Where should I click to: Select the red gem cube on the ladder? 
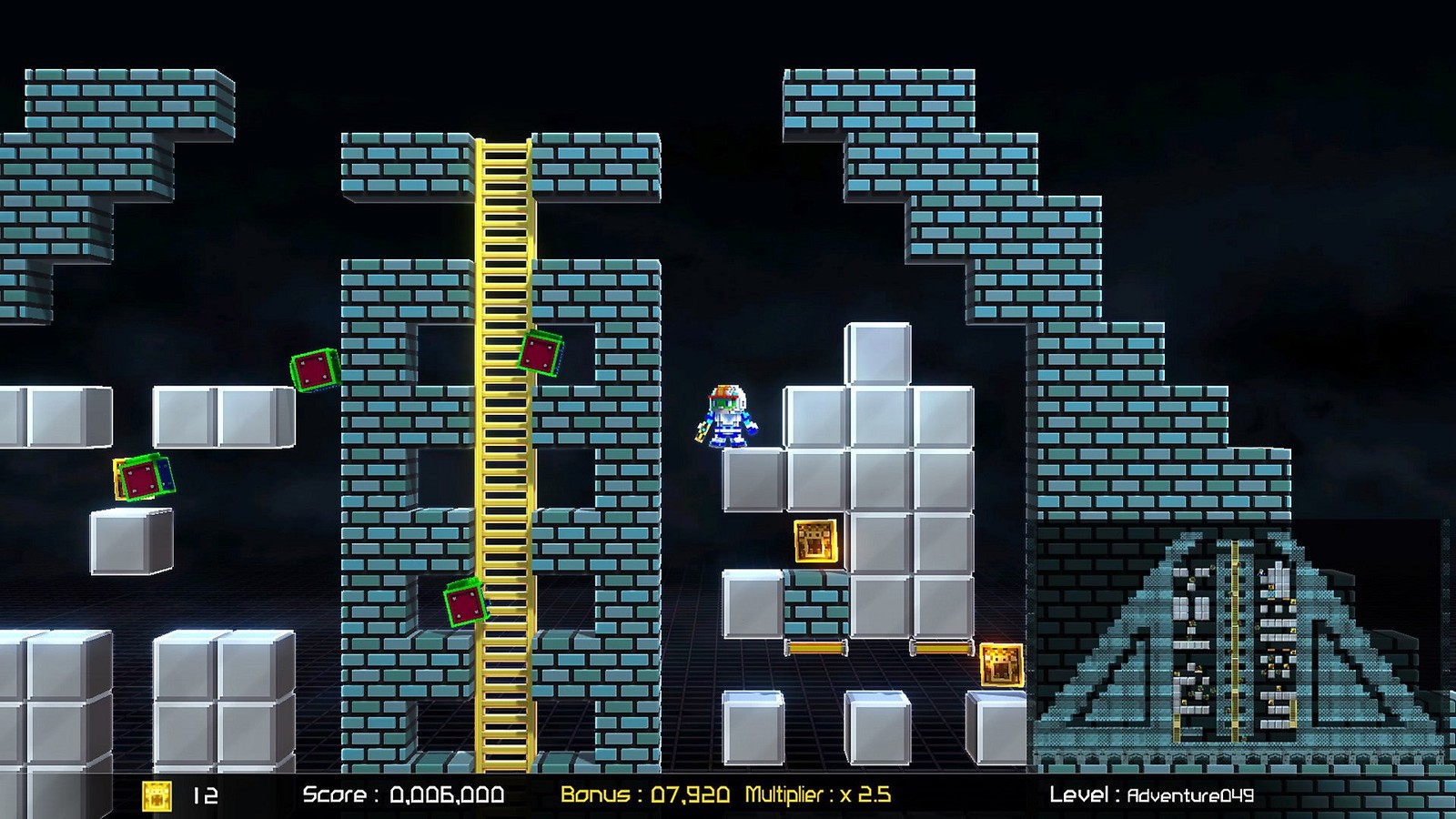pyautogui.click(x=541, y=350)
